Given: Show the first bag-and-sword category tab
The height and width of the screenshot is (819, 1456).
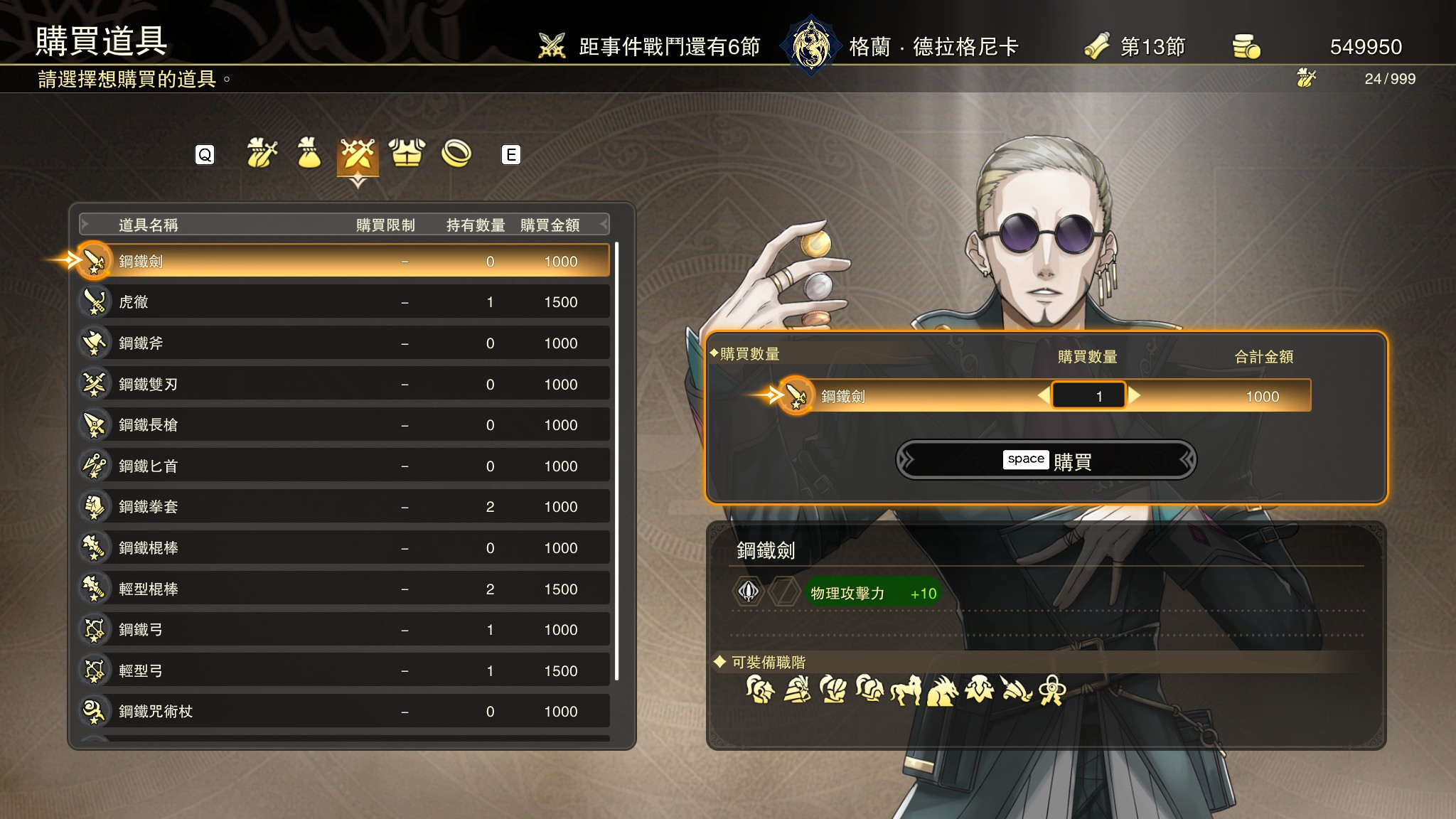Looking at the screenshot, I should coord(261,154).
